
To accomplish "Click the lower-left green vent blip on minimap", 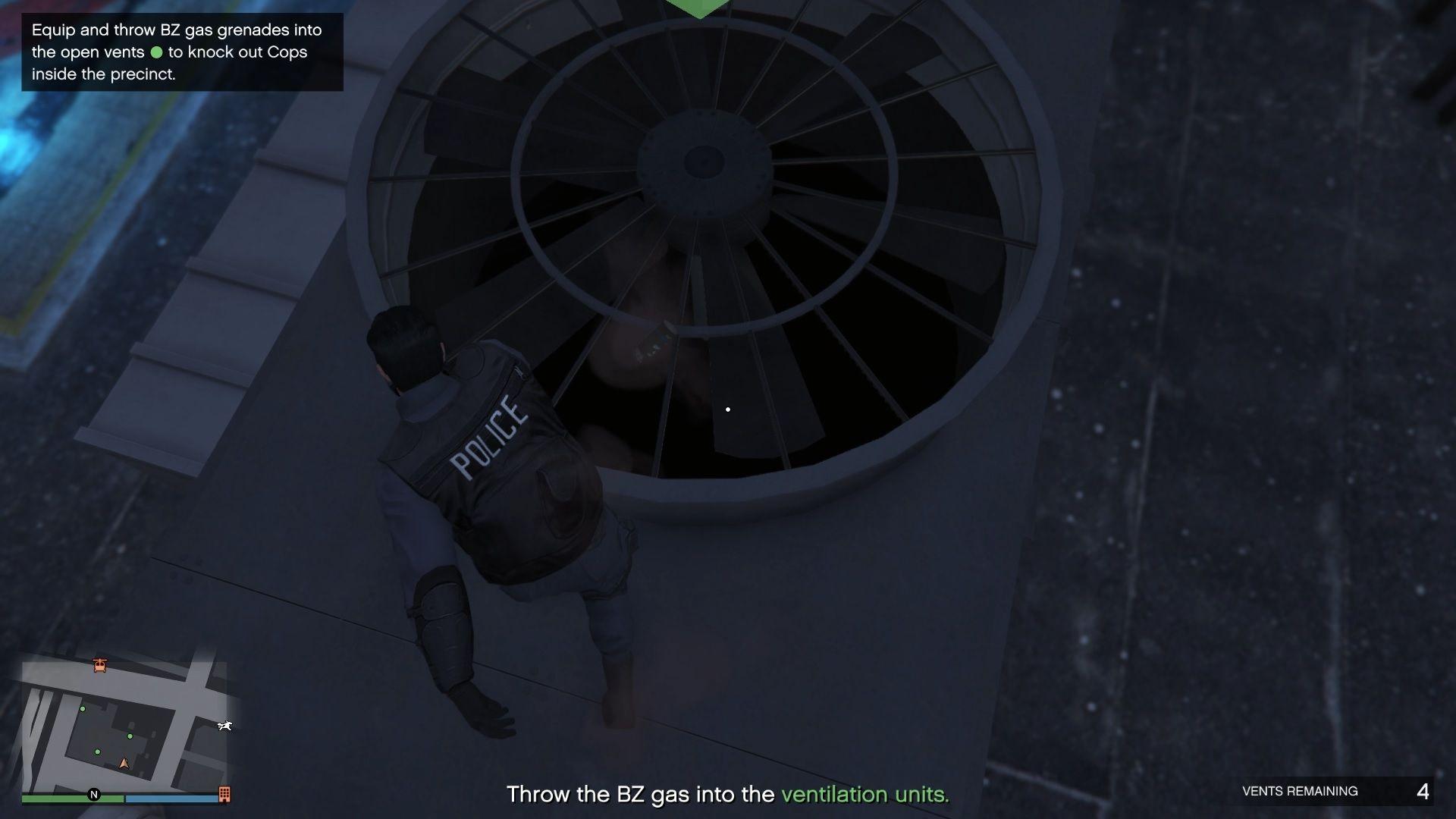I will [97, 752].
